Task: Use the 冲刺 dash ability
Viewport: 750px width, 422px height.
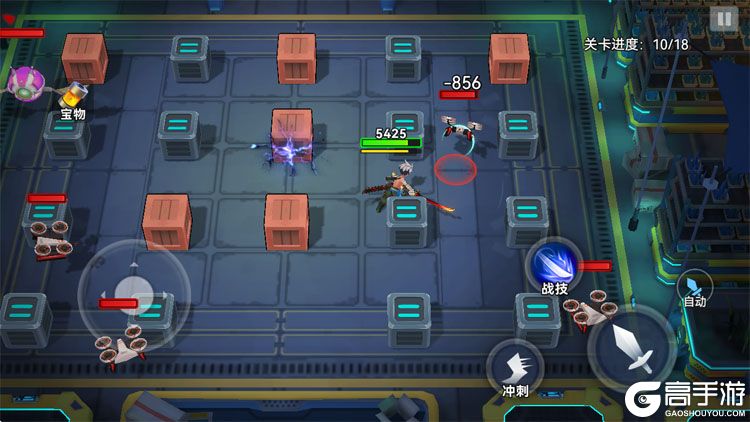Action: point(514,367)
